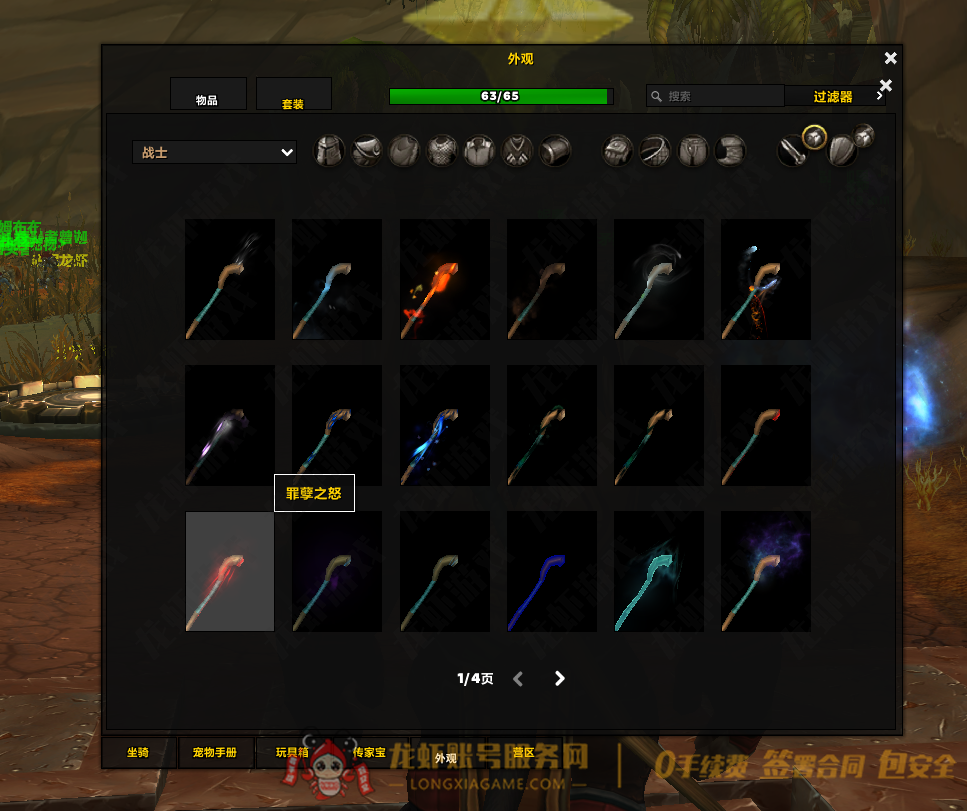Open the 坐骑 (Mounts) tab
The width and height of the screenshot is (967, 811).
click(x=138, y=752)
